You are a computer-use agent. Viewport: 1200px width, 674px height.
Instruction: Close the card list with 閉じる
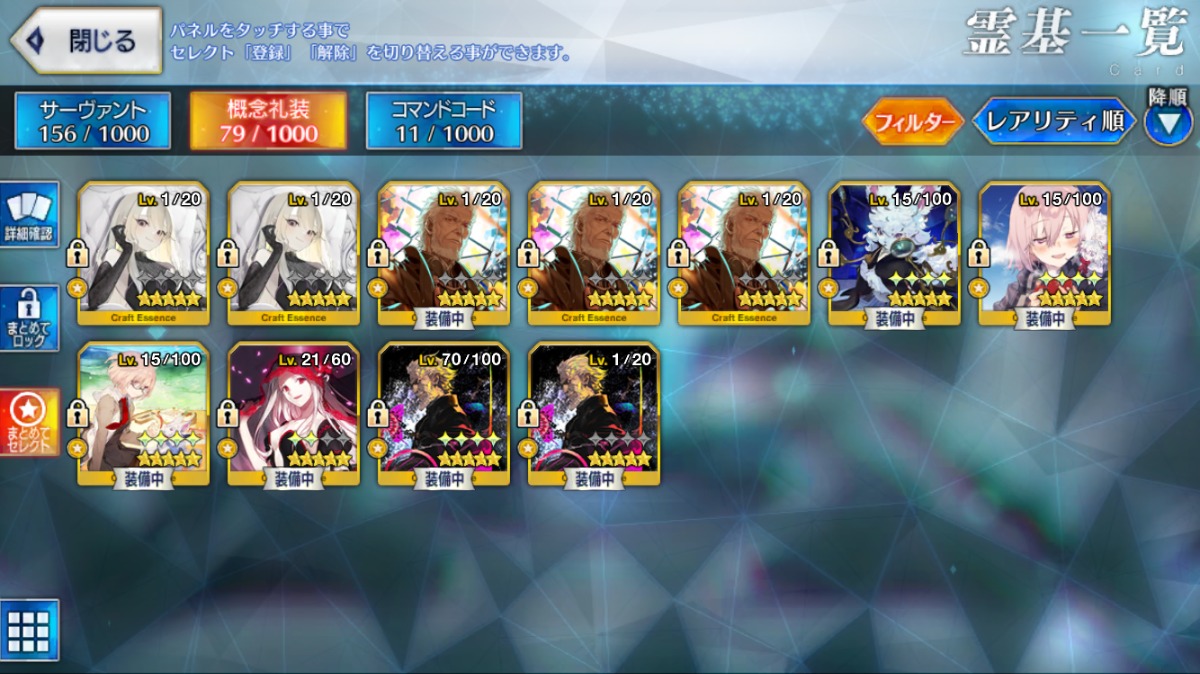pyautogui.click(x=86, y=41)
